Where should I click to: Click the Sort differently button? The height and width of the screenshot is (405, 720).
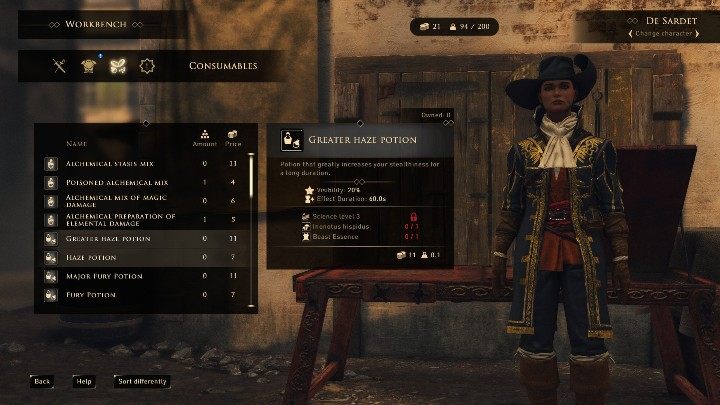tap(142, 381)
